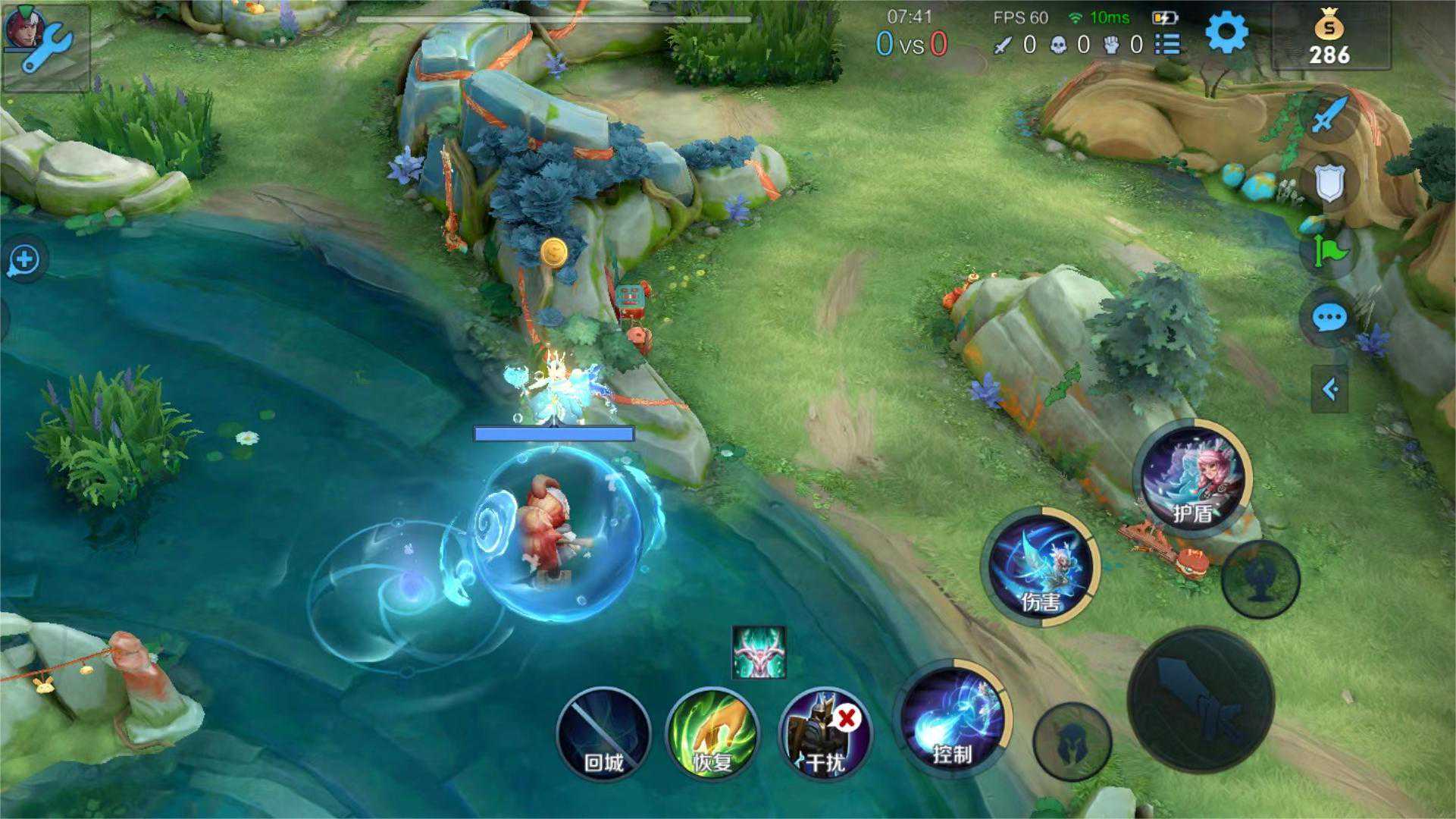Send the gather signal green flag
1456x819 pixels.
1329,250
